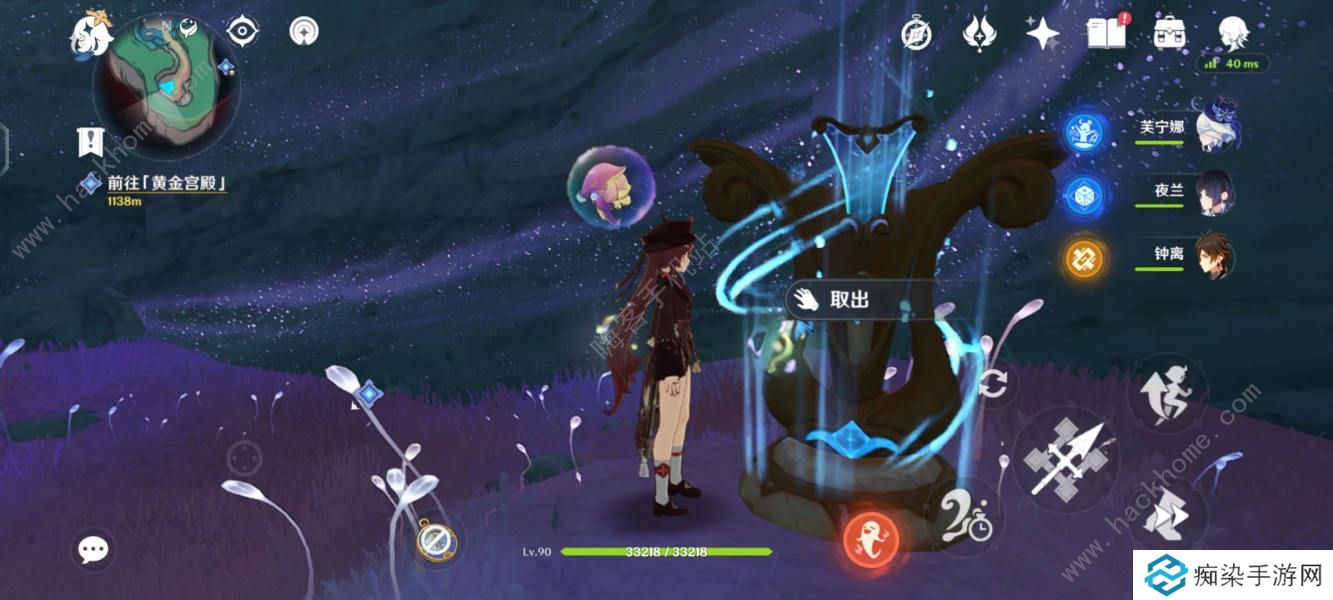Open the Paimon menu
Screen dimensions: 1333x600
(x=88, y=34)
